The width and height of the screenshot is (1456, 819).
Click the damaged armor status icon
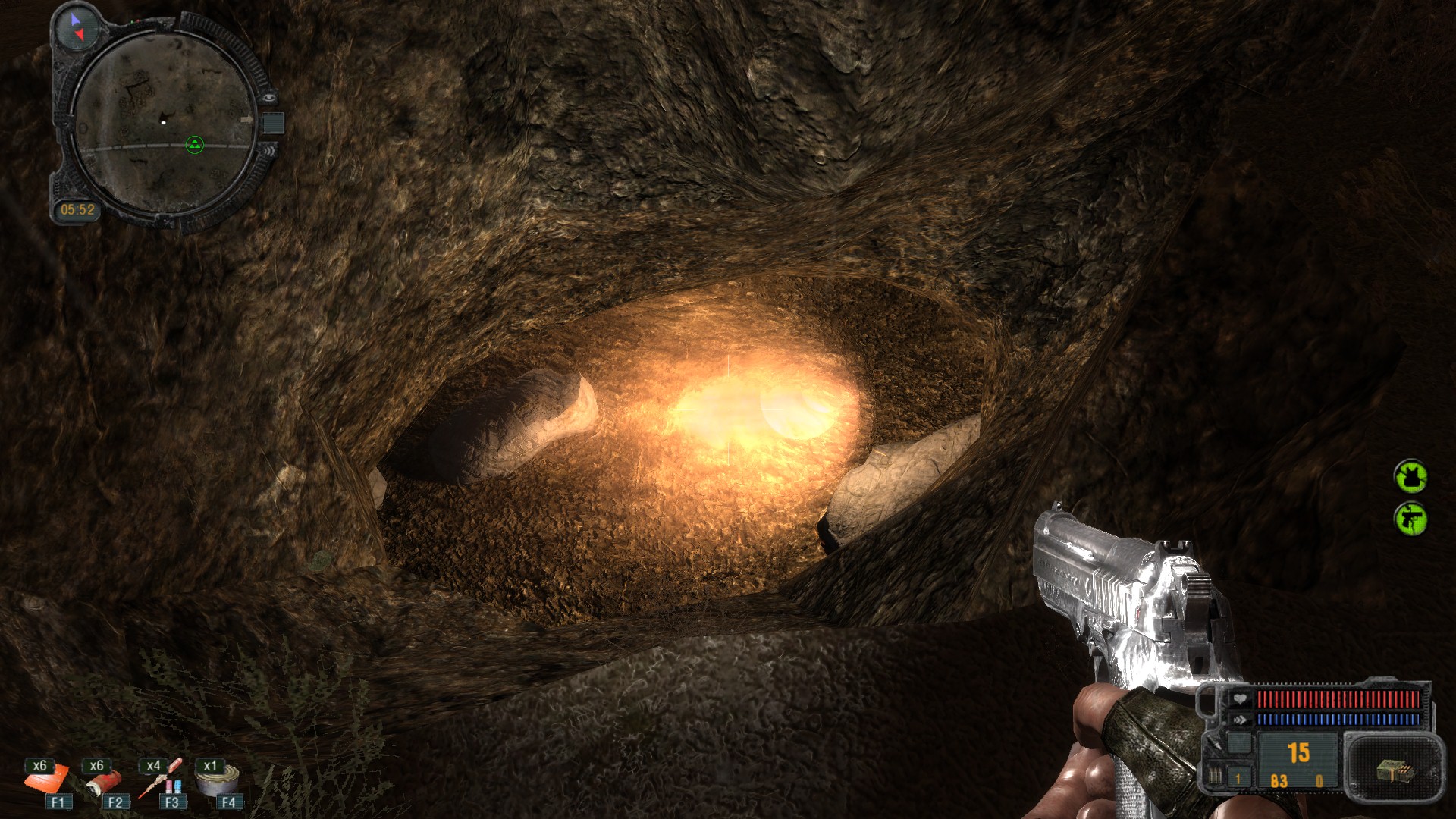tap(1410, 476)
